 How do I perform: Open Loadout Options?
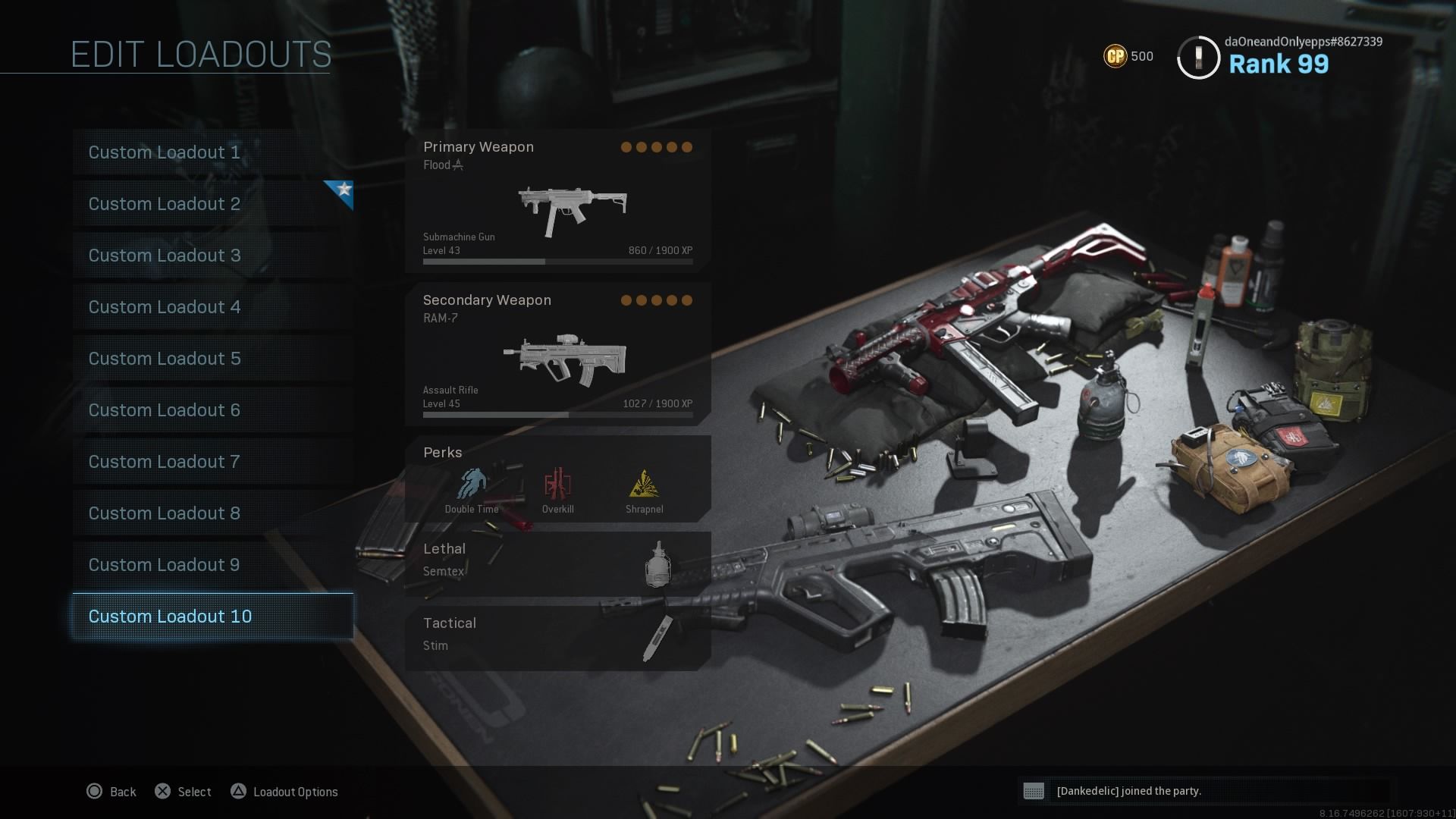(x=239, y=791)
